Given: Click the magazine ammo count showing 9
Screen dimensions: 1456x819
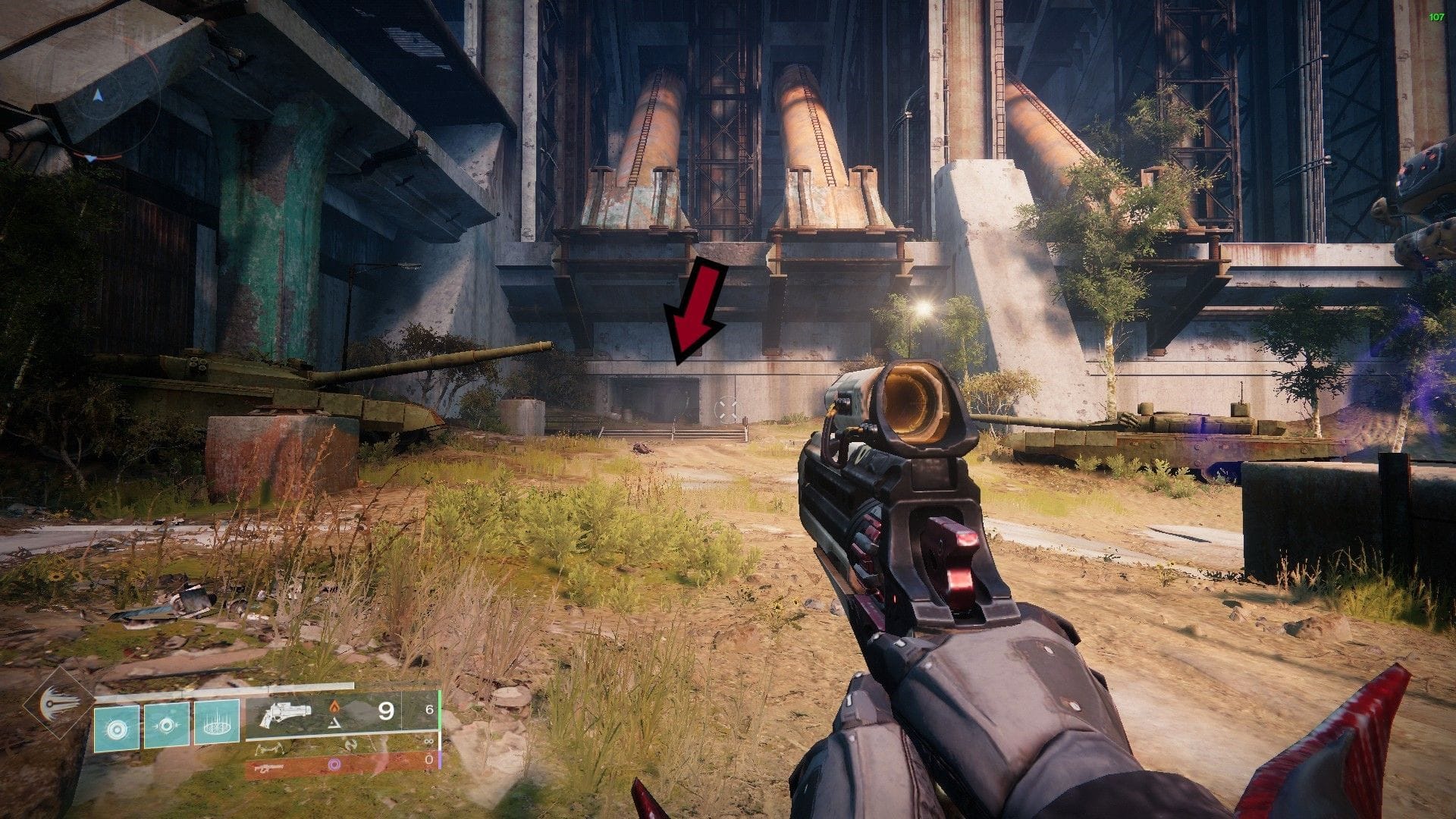Looking at the screenshot, I should point(386,711).
